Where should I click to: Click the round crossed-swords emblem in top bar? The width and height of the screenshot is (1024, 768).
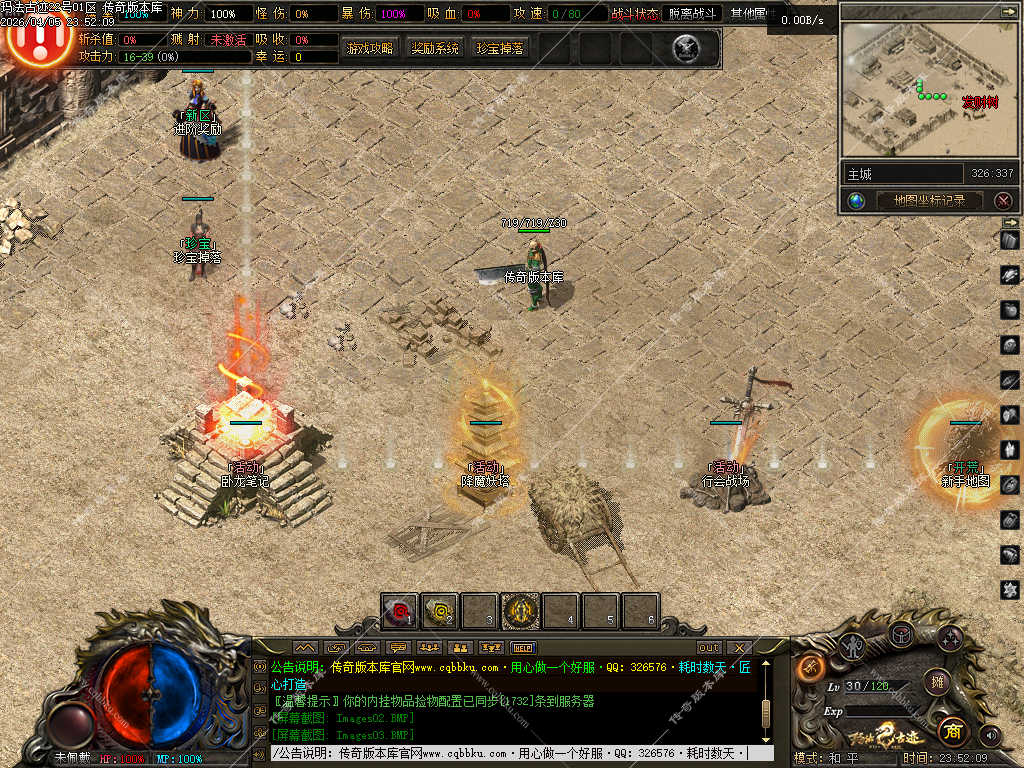coord(685,47)
